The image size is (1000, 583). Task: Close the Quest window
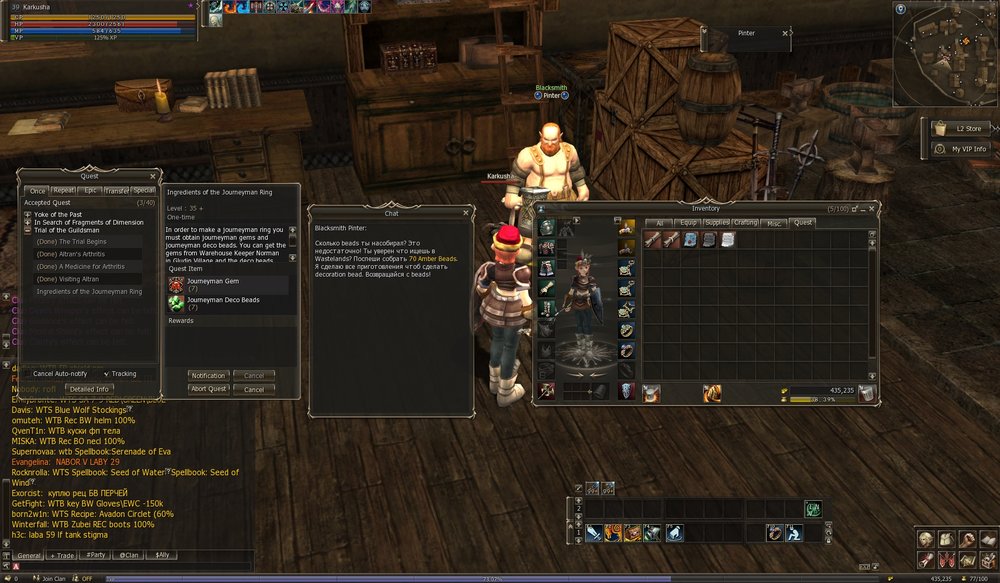pyautogui.click(x=153, y=175)
